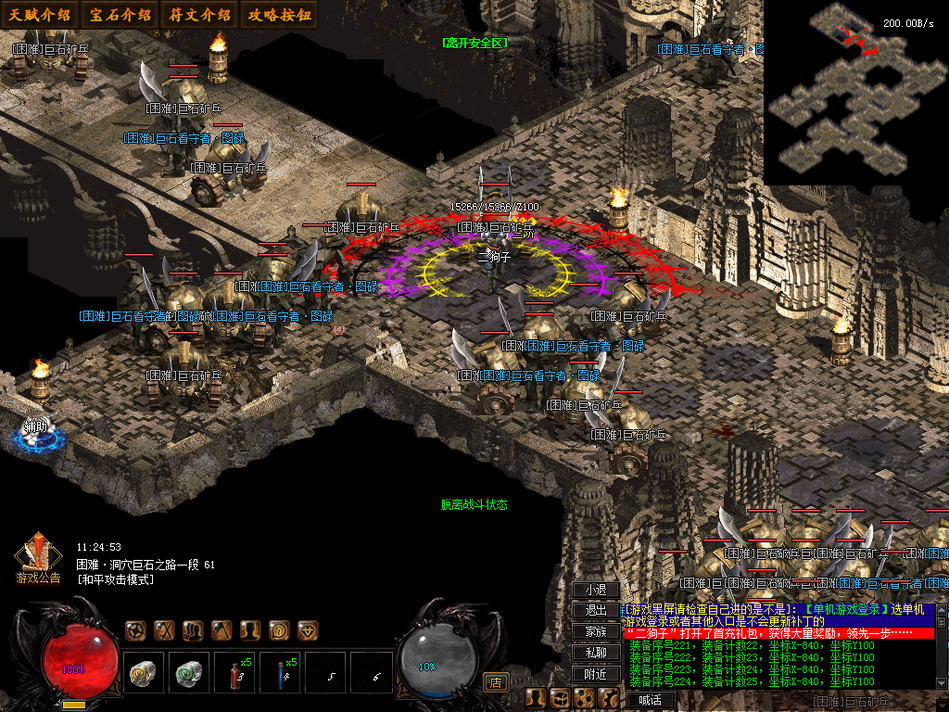Open the 天赋介绍 talent guide
The height and width of the screenshot is (712, 949).
coord(40,15)
